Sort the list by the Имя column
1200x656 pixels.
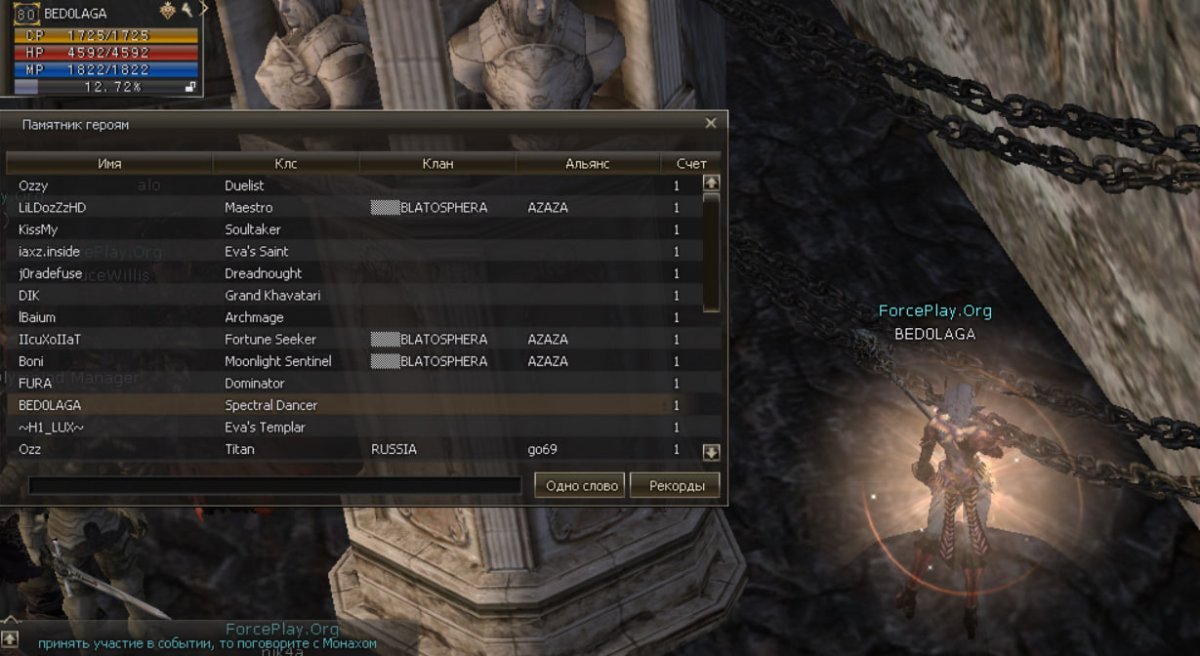pyautogui.click(x=110, y=163)
